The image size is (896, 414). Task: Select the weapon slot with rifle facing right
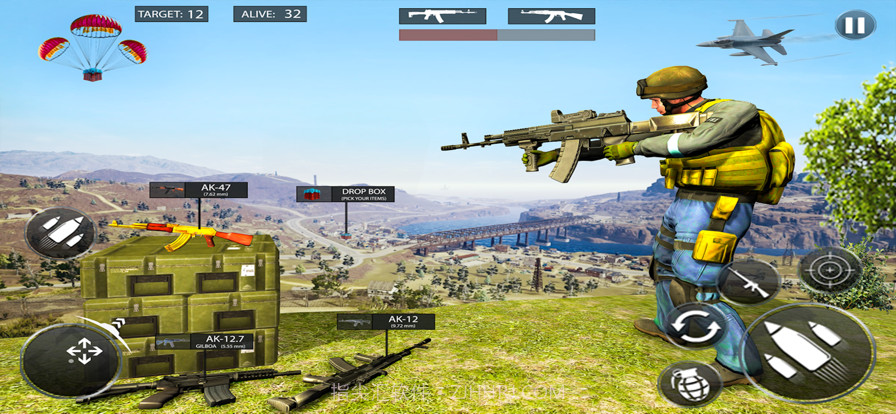[x=442, y=16]
